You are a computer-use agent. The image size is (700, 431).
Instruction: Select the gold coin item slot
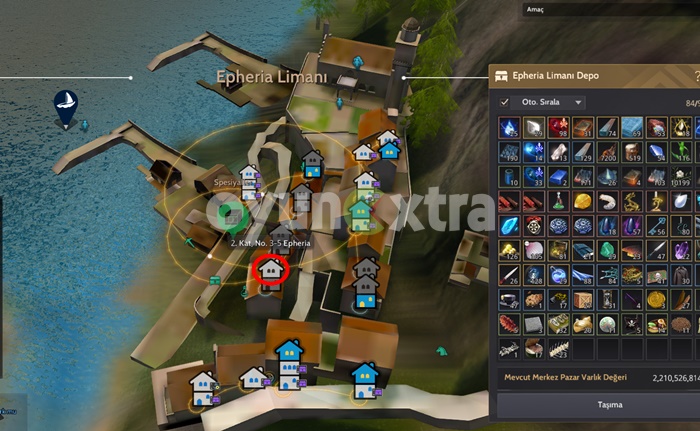click(656, 299)
